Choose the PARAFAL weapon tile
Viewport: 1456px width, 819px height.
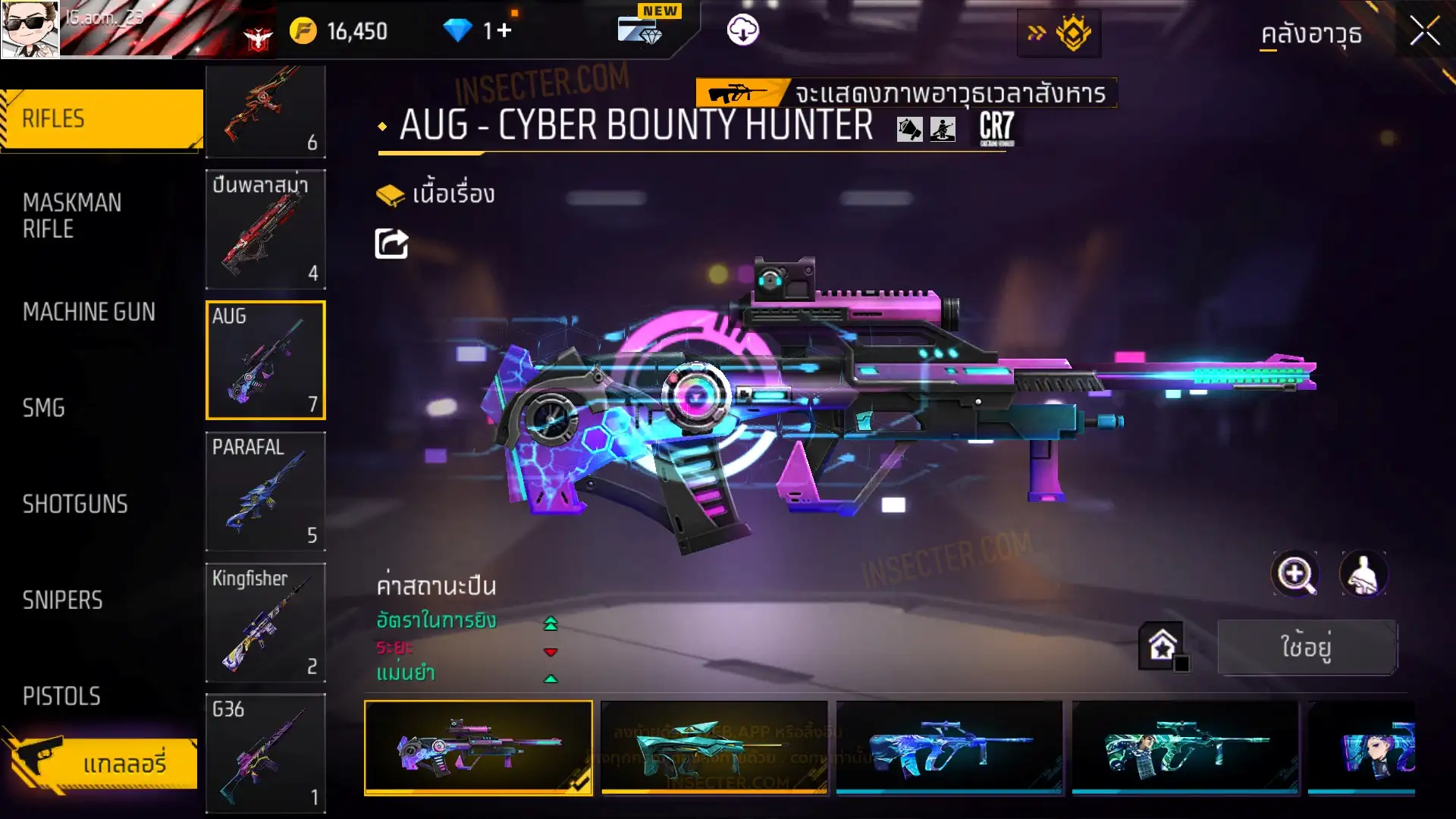[265, 491]
